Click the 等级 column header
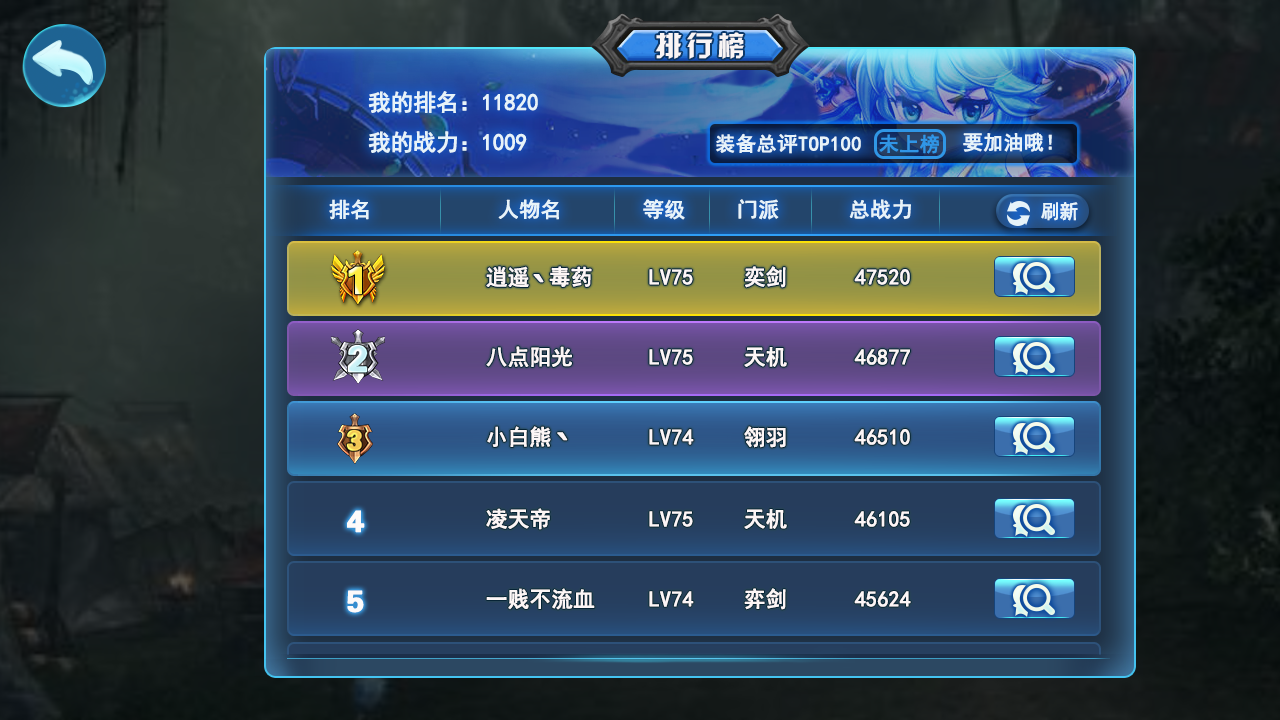 [x=663, y=211]
